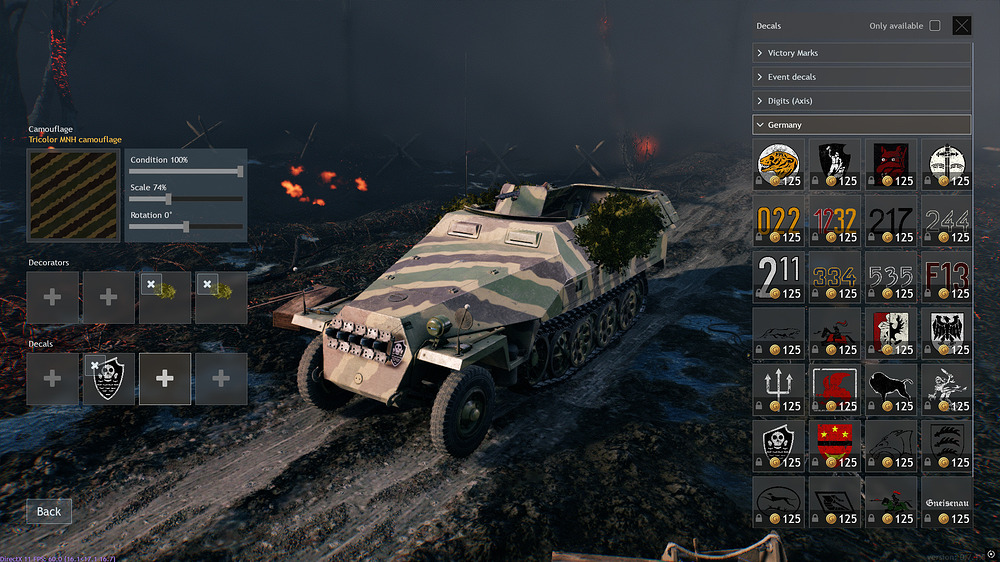
Task: Pick the orange 022 number decal
Action: 777,220
